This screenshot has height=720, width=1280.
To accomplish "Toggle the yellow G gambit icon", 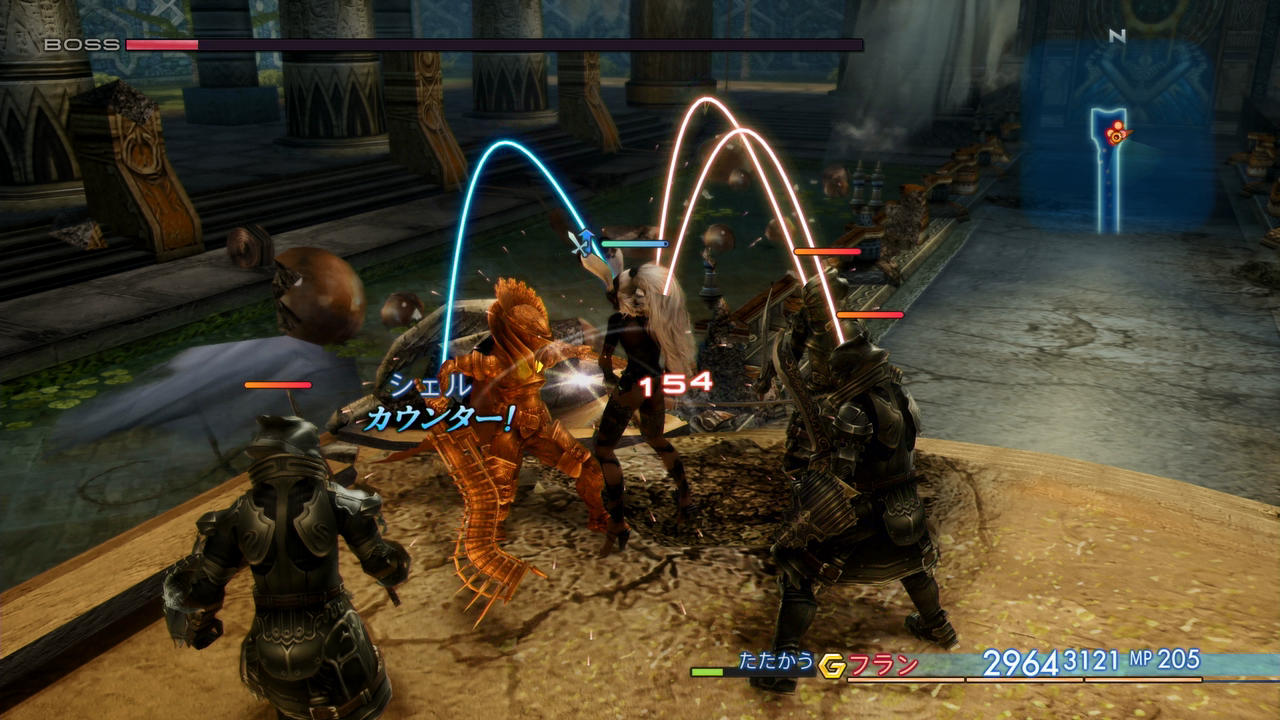I will coord(831,665).
